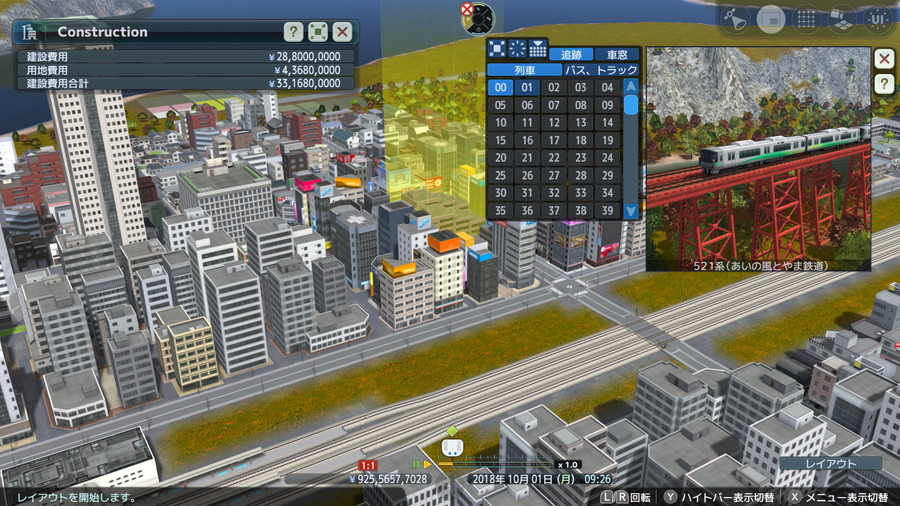Maximize the Construction panel with green square button
Image resolution: width=900 pixels, height=506 pixels.
tap(318, 32)
